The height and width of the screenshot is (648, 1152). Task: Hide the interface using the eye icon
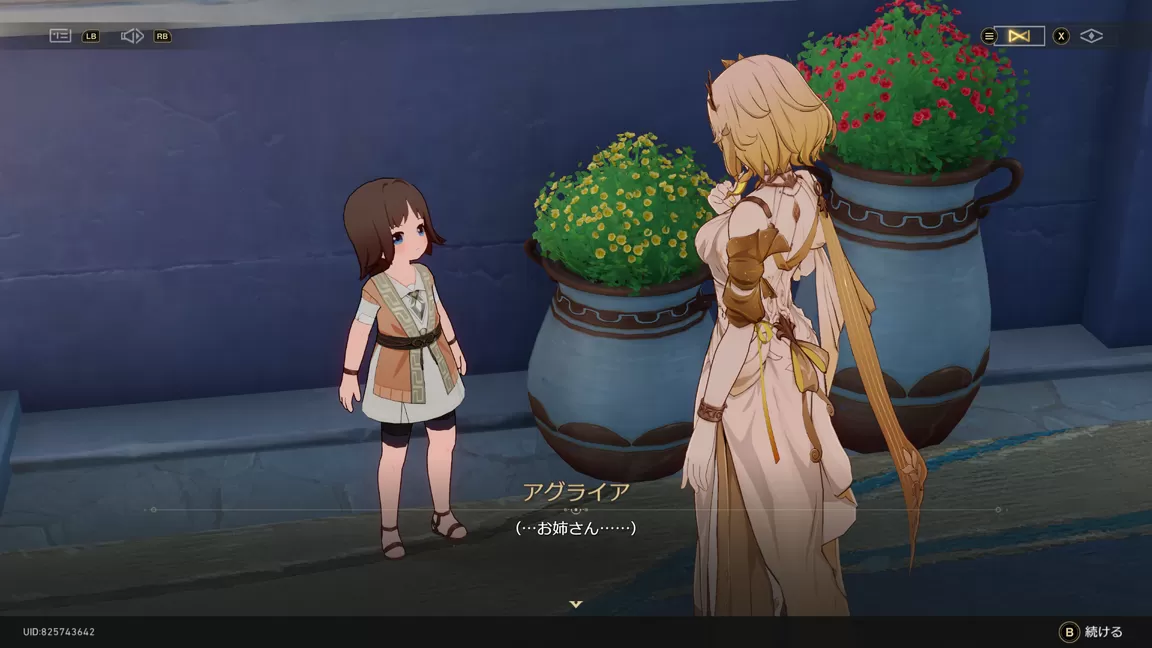click(1091, 36)
